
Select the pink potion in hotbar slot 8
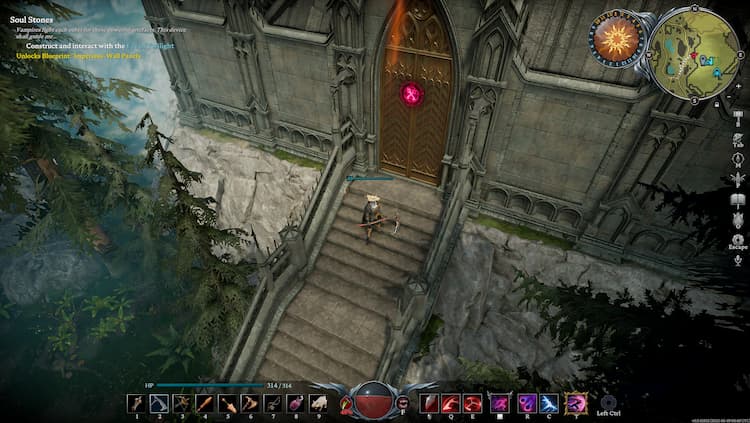click(x=296, y=403)
